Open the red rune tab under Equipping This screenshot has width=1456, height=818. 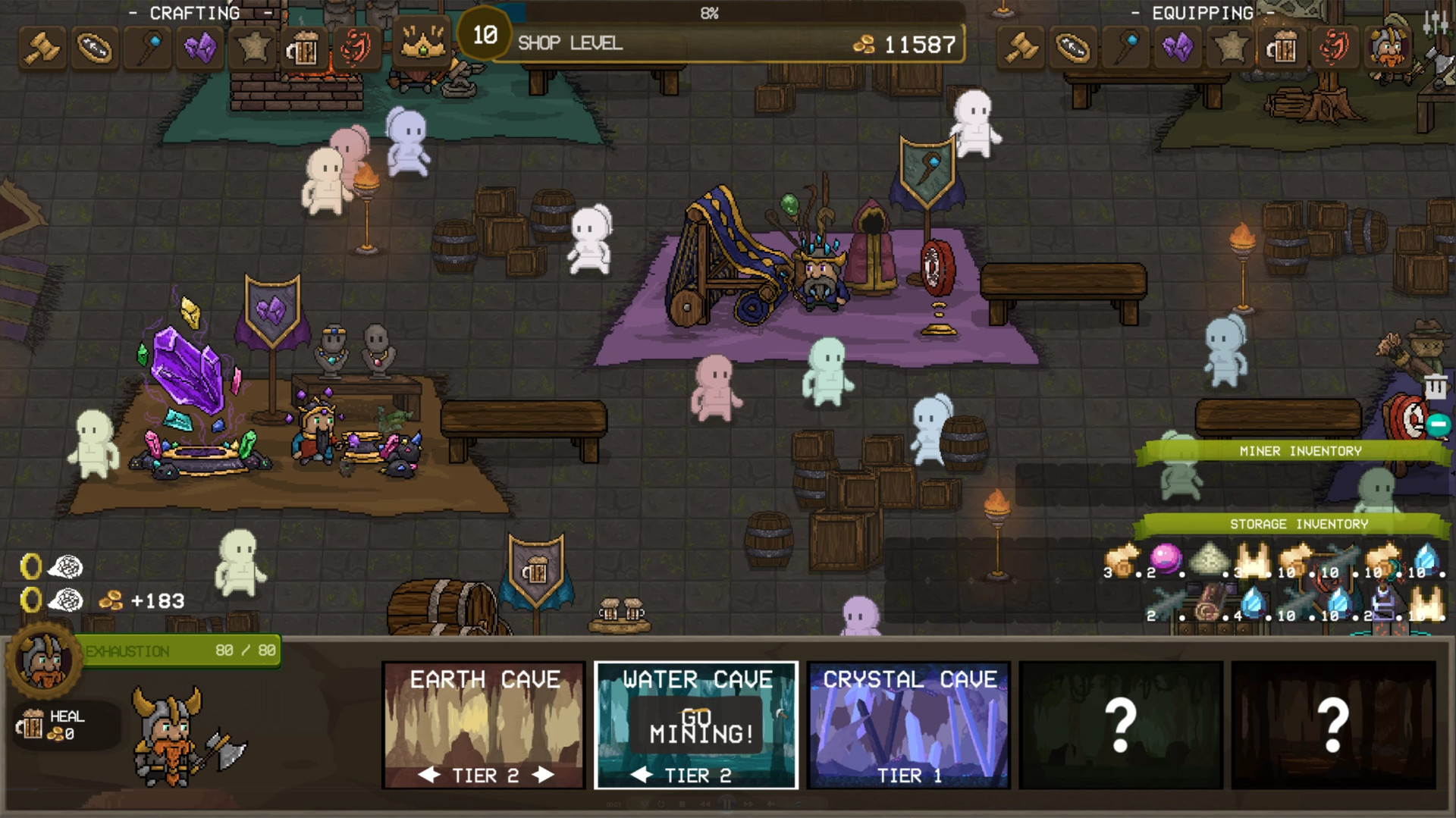[x=1335, y=49]
